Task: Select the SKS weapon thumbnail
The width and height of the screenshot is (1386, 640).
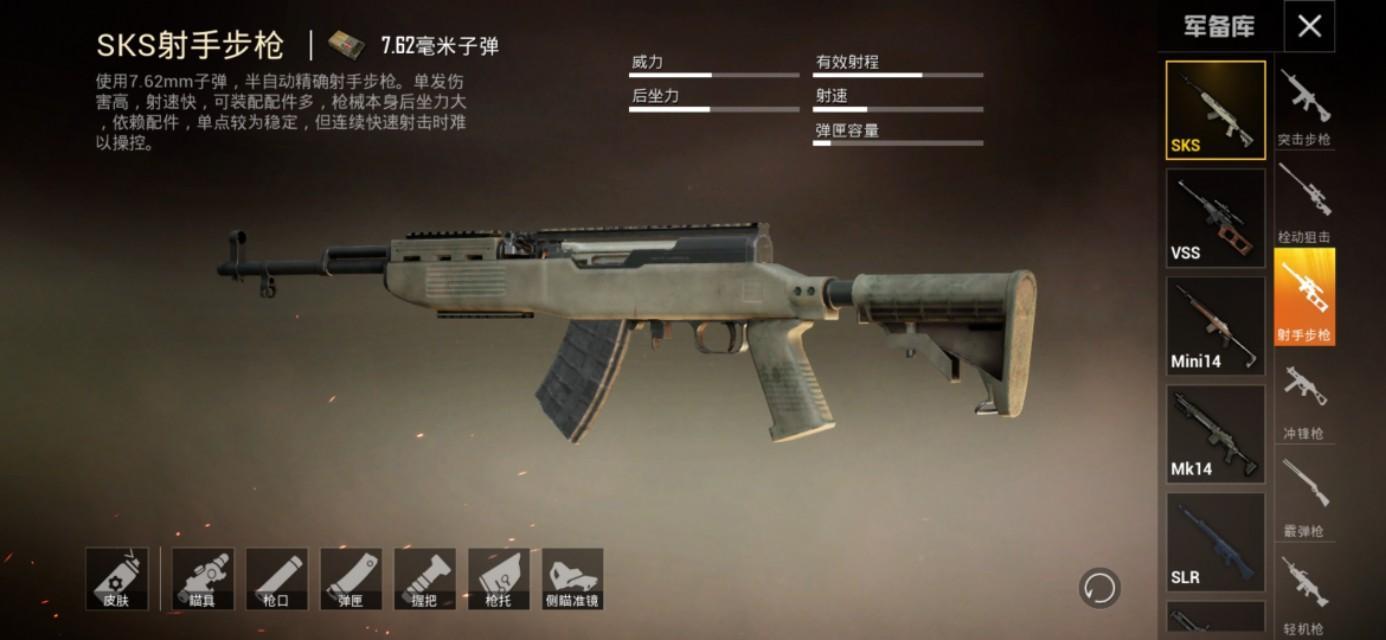Action: point(1215,110)
